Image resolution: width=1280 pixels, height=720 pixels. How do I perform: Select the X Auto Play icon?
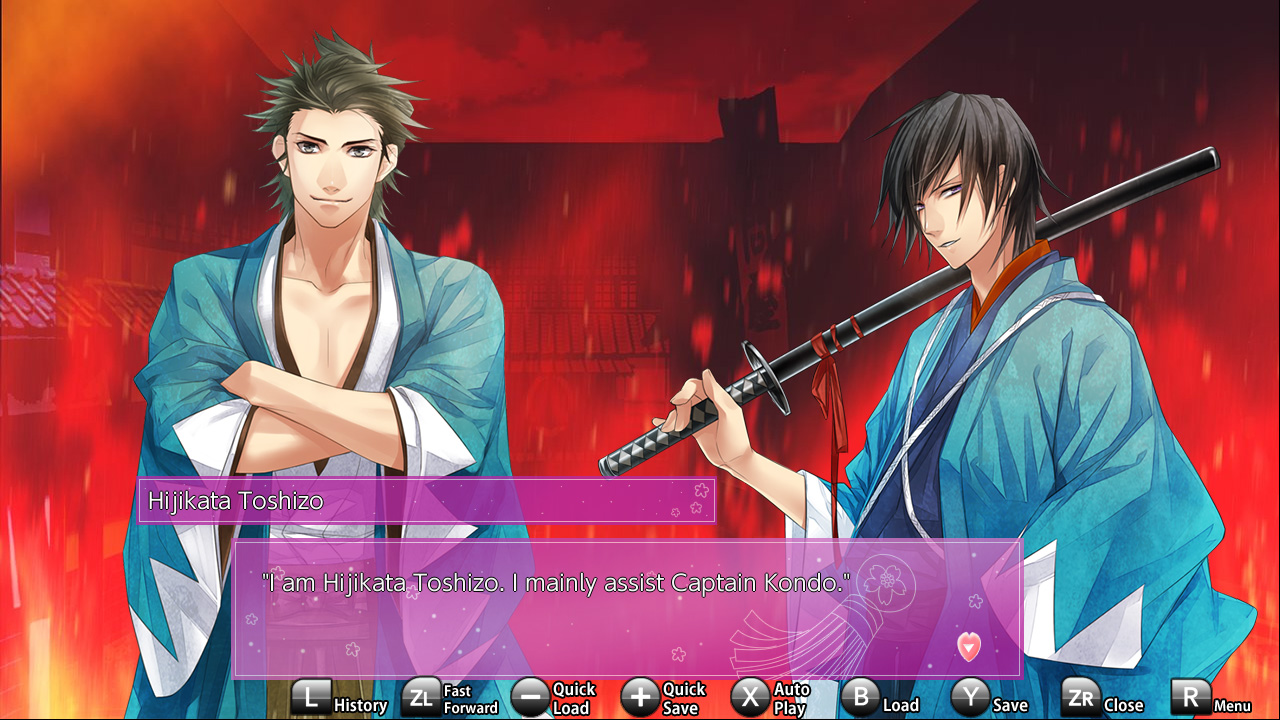748,697
